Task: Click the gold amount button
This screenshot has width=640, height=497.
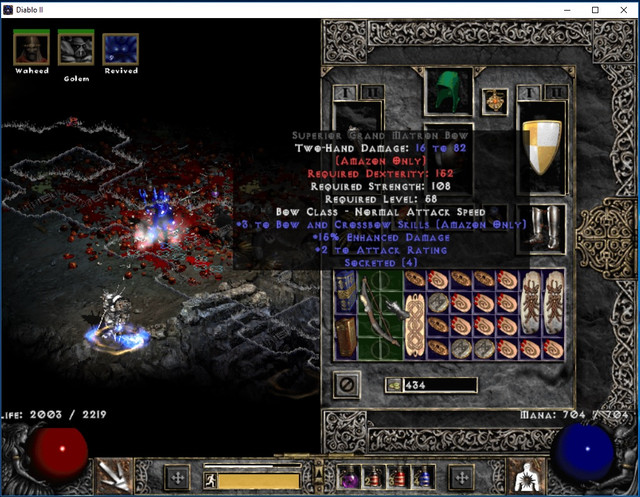Action: 393,385
